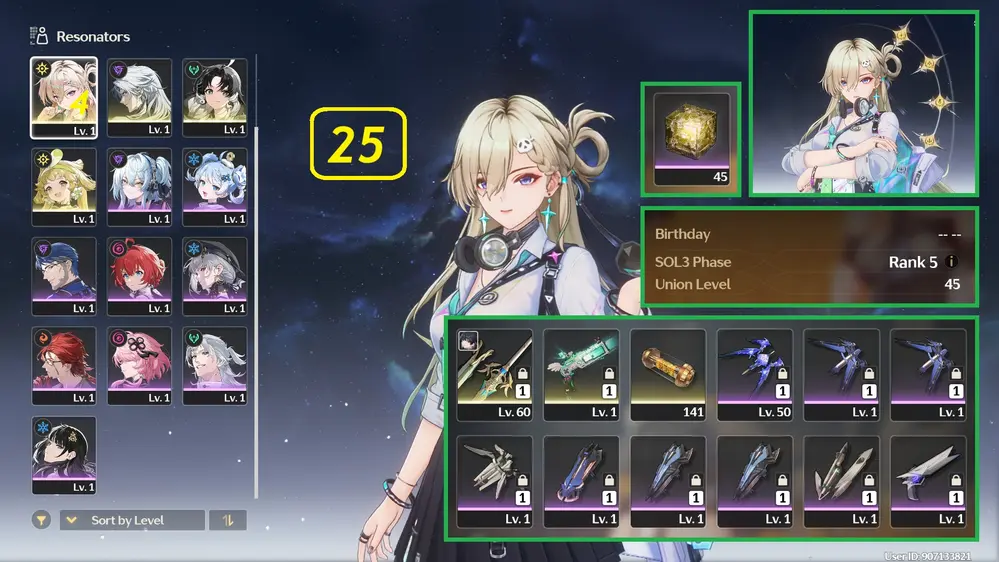Select the blonde resonator highlighted in the list
Viewport: 999px width, 562px height.
tap(64, 97)
